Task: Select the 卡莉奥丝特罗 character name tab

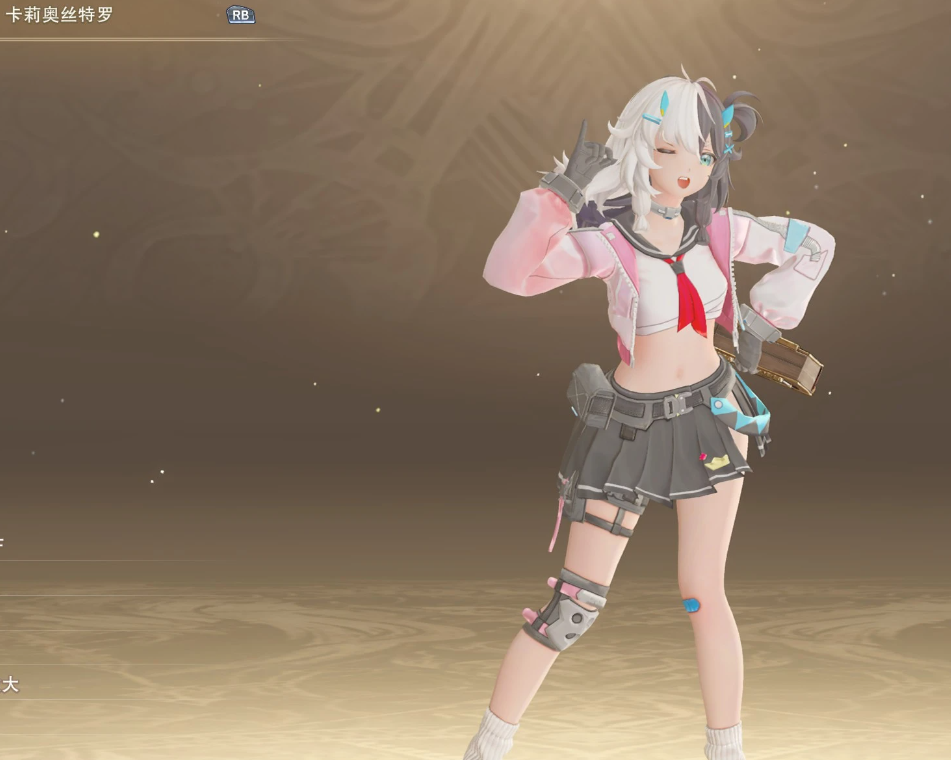Action: pyautogui.click(x=60, y=16)
